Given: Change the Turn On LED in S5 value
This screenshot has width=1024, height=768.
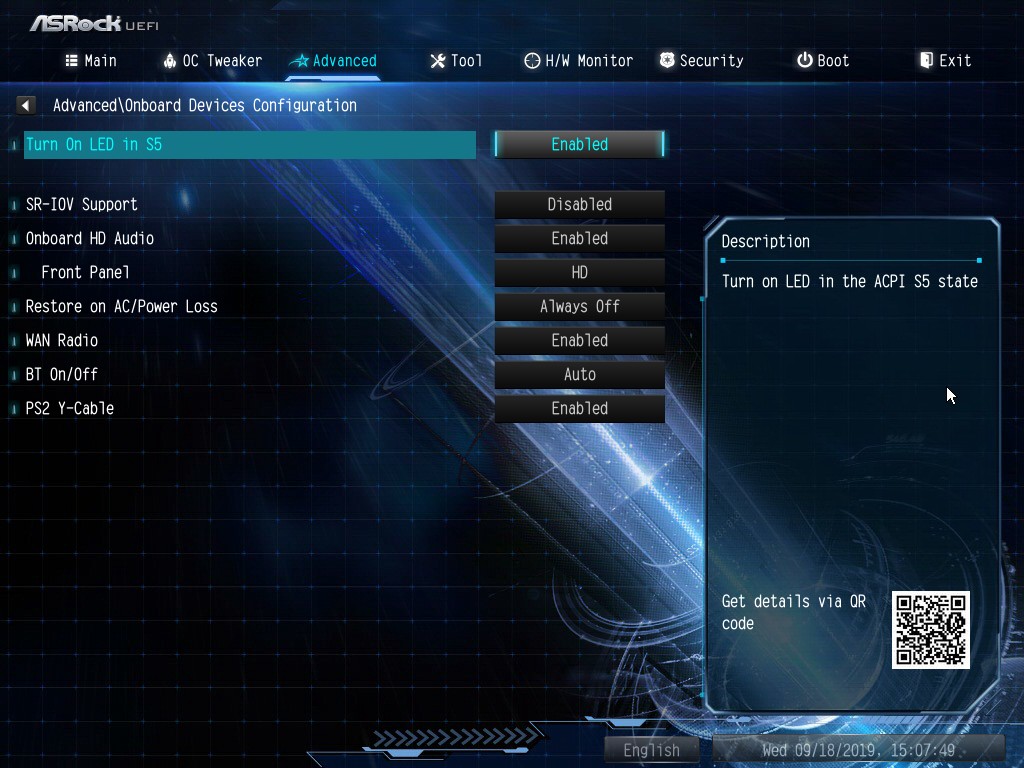Looking at the screenshot, I should [579, 144].
